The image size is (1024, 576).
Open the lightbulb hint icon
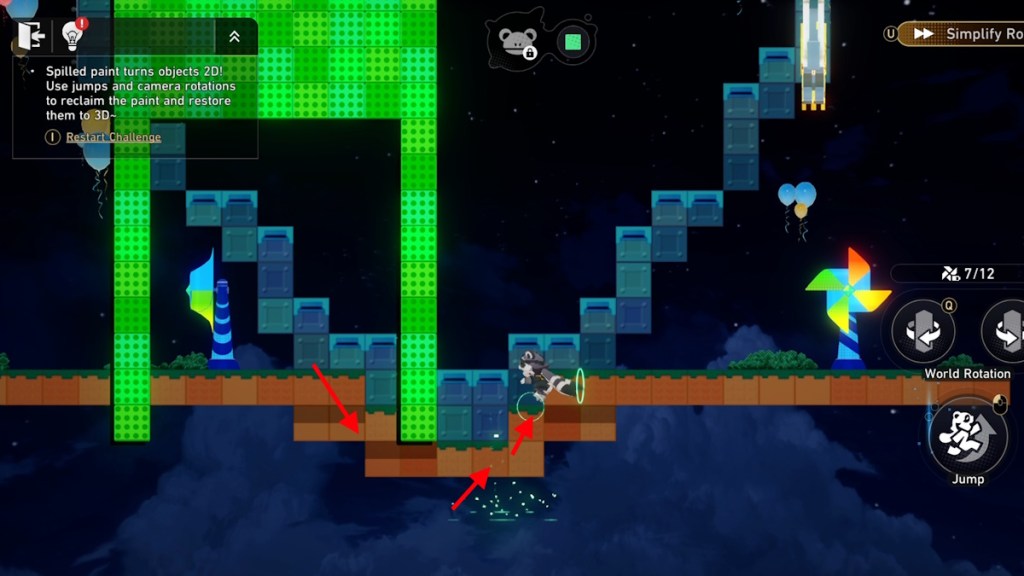pos(72,36)
